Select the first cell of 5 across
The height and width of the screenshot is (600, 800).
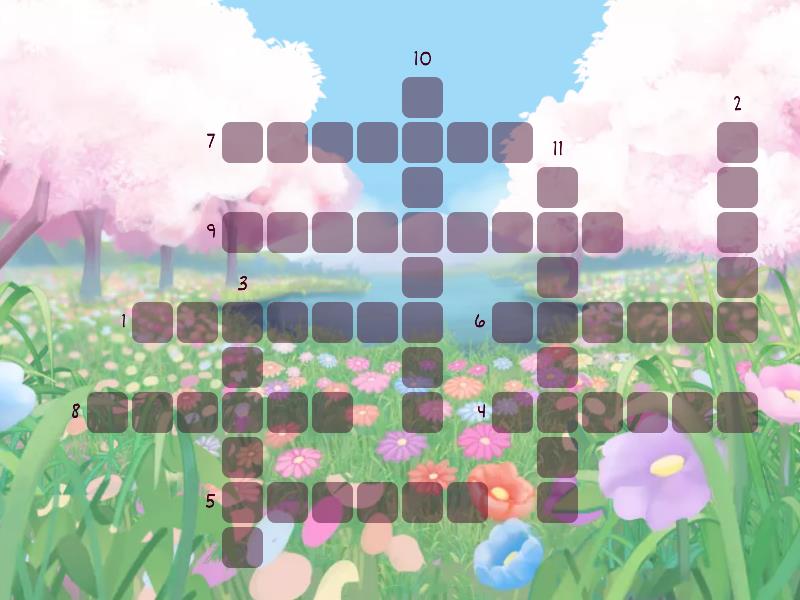click(242, 502)
